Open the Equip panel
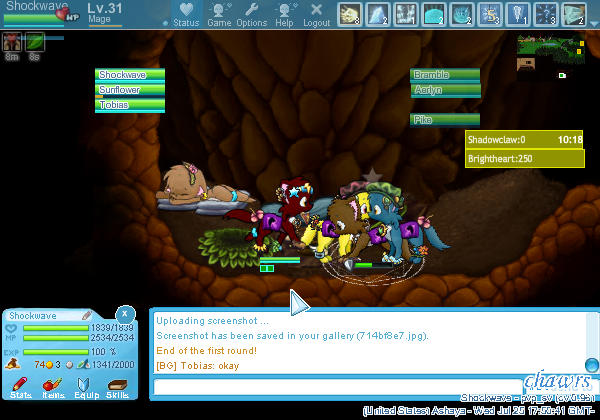 (x=86, y=388)
